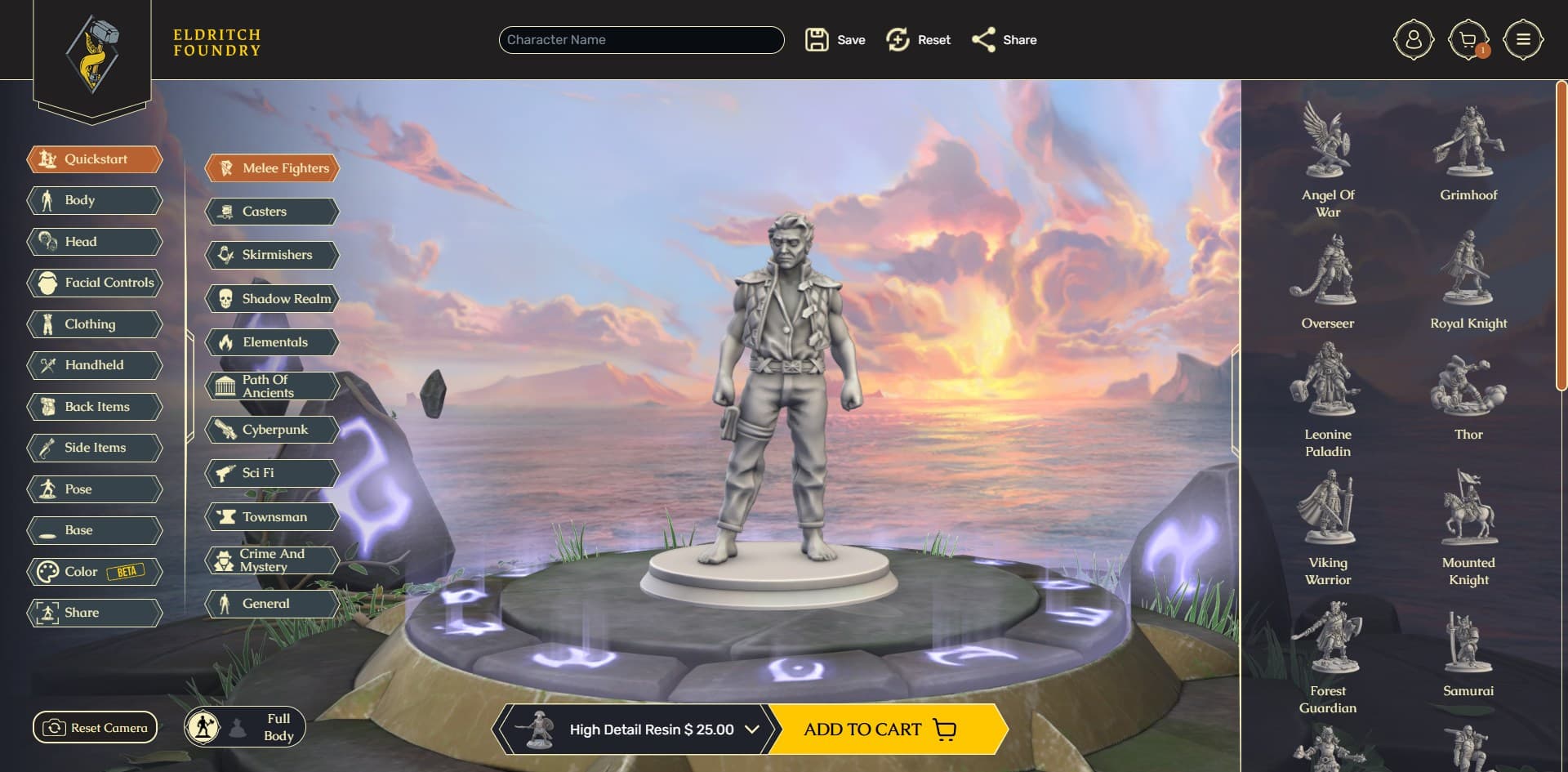Open the Facial Controls section

point(95,283)
